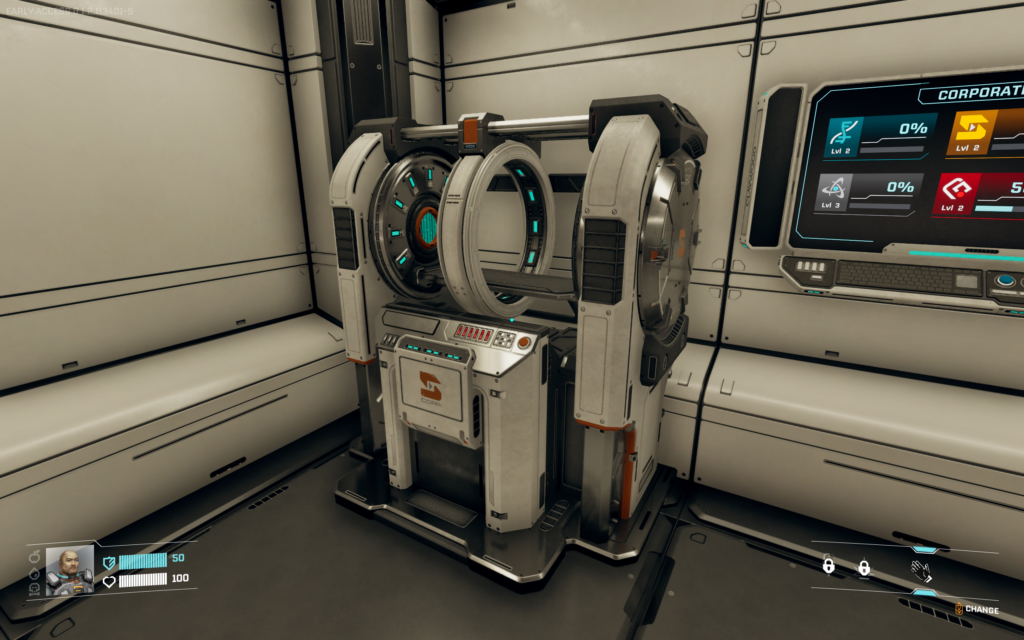Click the player character portrait

pyautogui.click(x=70, y=570)
